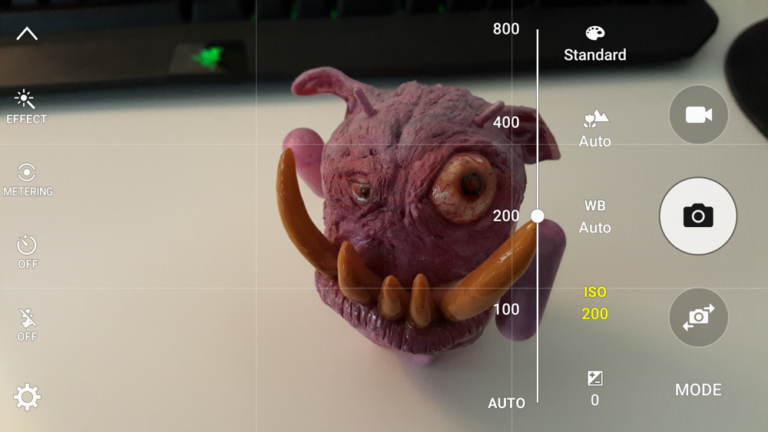
Task: Open the focus setting marked Auto
Action: 595,130
